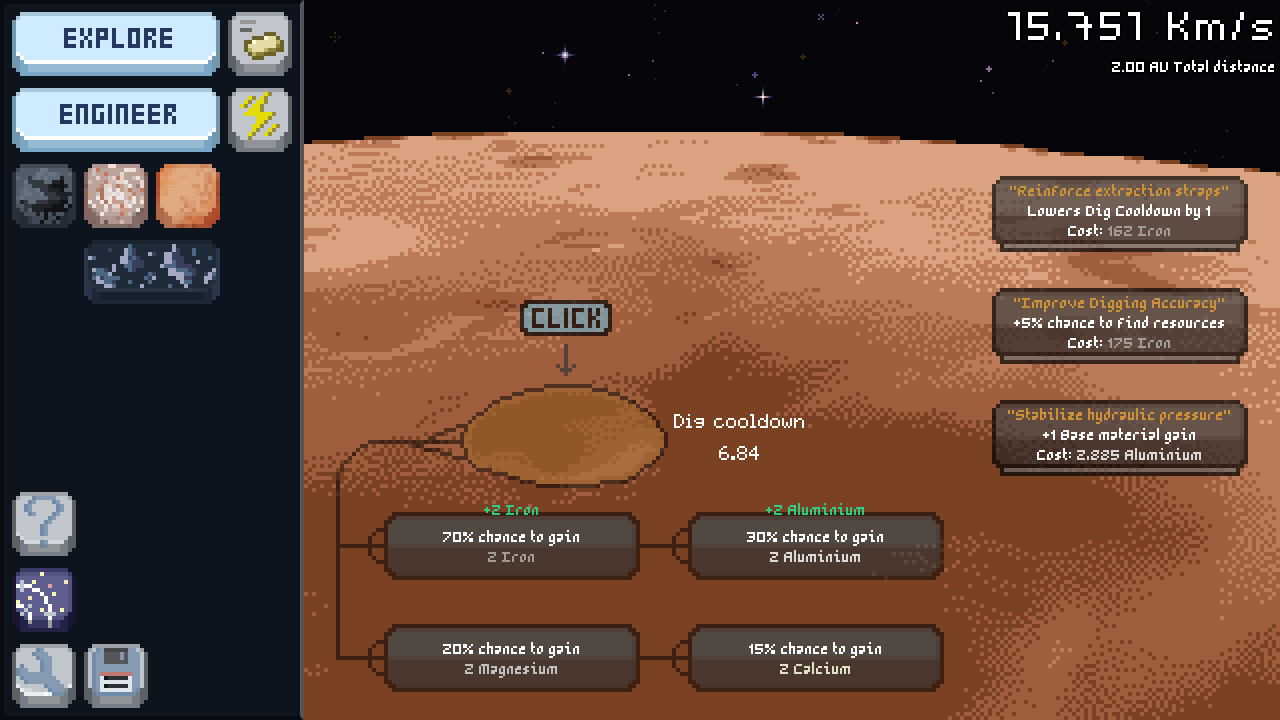Screen dimensions: 1280x720
Task: Click the starry constellation icon
Action: pos(43,598)
